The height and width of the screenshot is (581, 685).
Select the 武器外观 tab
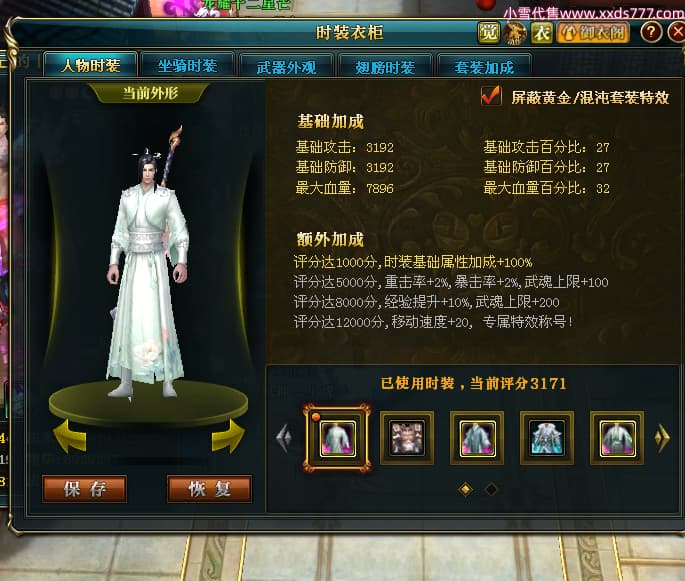click(x=286, y=68)
